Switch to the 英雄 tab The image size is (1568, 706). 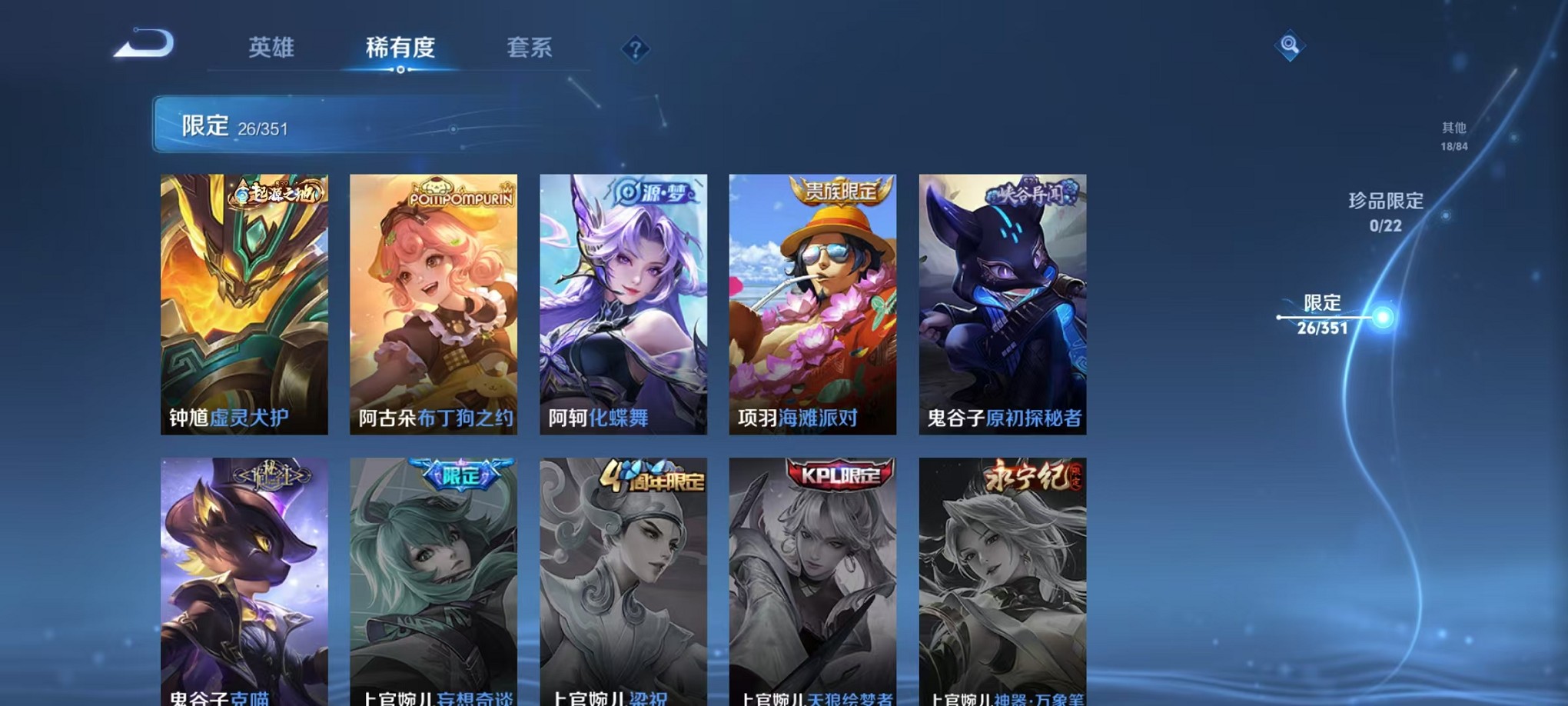click(271, 48)
